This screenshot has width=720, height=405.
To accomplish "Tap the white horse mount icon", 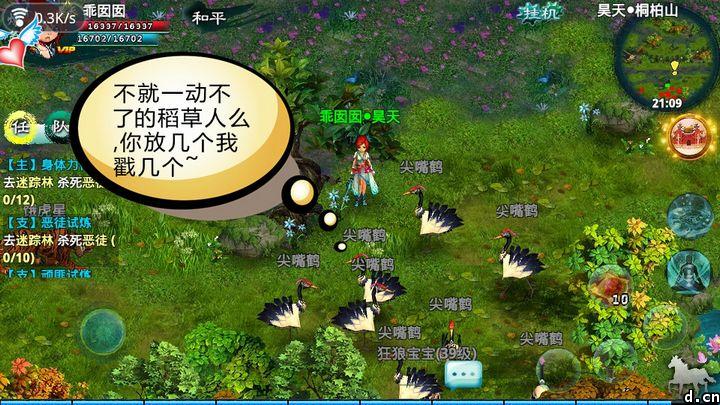I will [x=687, y=372].
